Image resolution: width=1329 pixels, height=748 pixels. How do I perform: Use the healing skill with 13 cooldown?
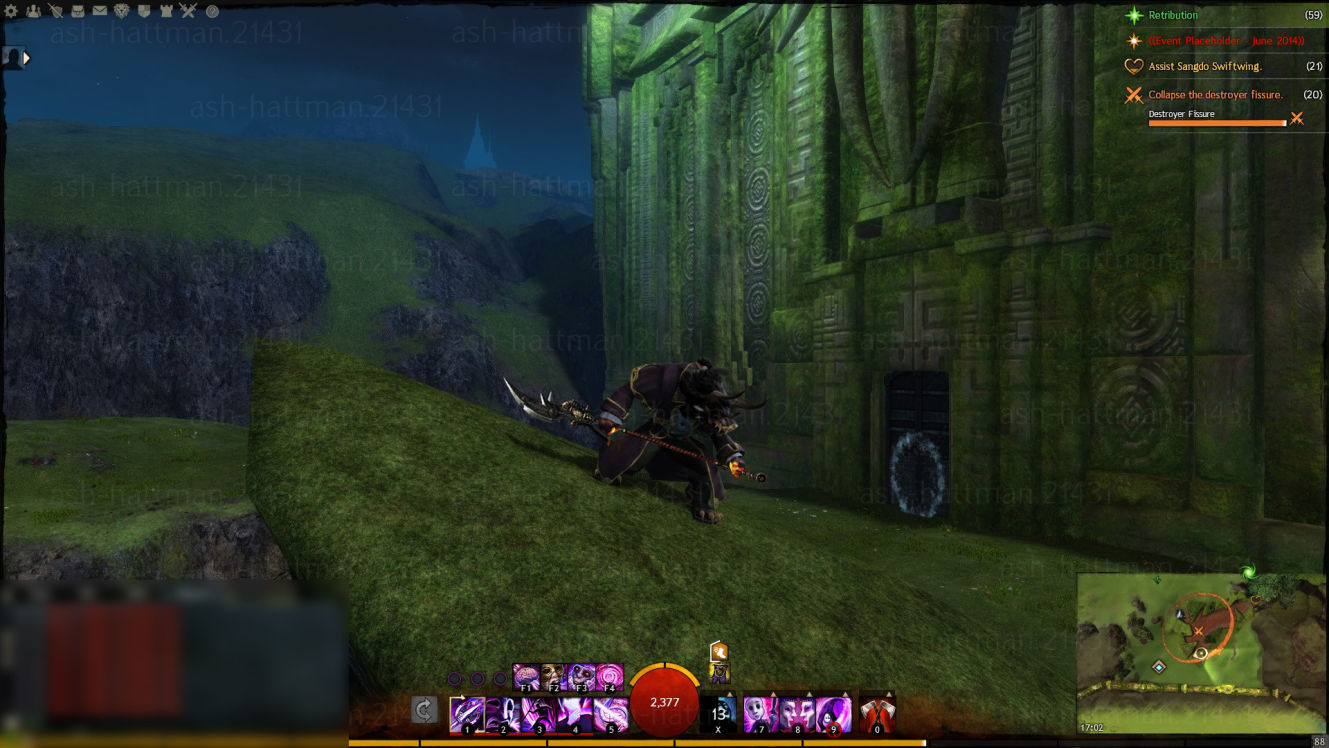[x=719, y=714]
